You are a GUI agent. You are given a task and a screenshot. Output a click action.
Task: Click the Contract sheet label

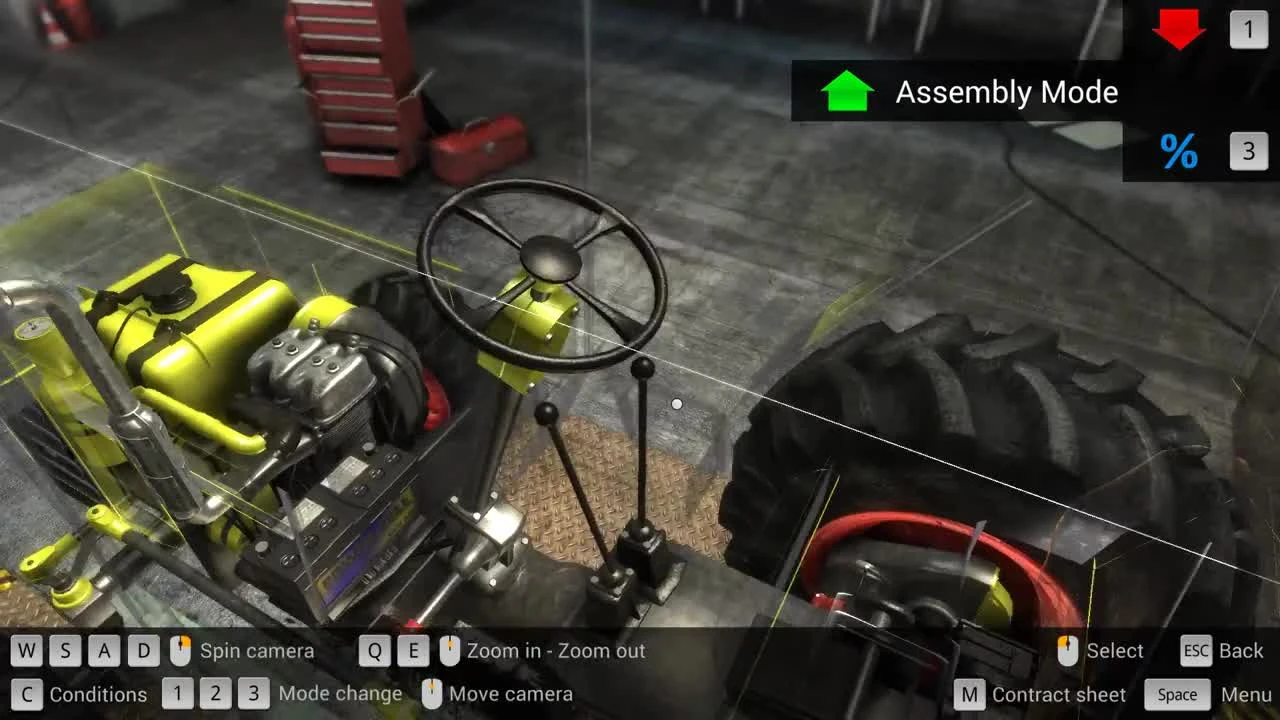[1058, 694]
